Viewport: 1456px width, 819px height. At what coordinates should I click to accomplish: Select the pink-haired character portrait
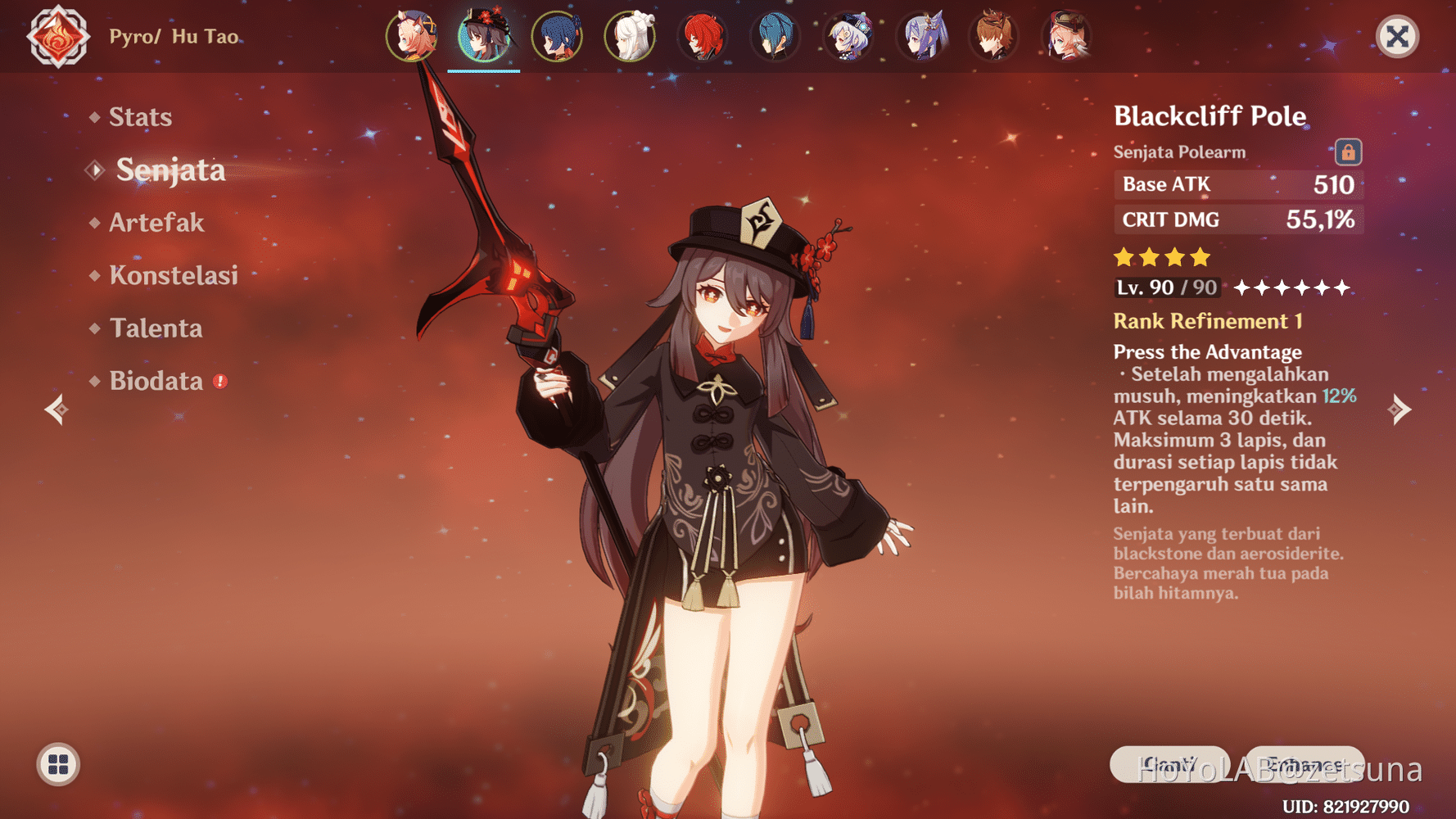(x=414, y=37)
